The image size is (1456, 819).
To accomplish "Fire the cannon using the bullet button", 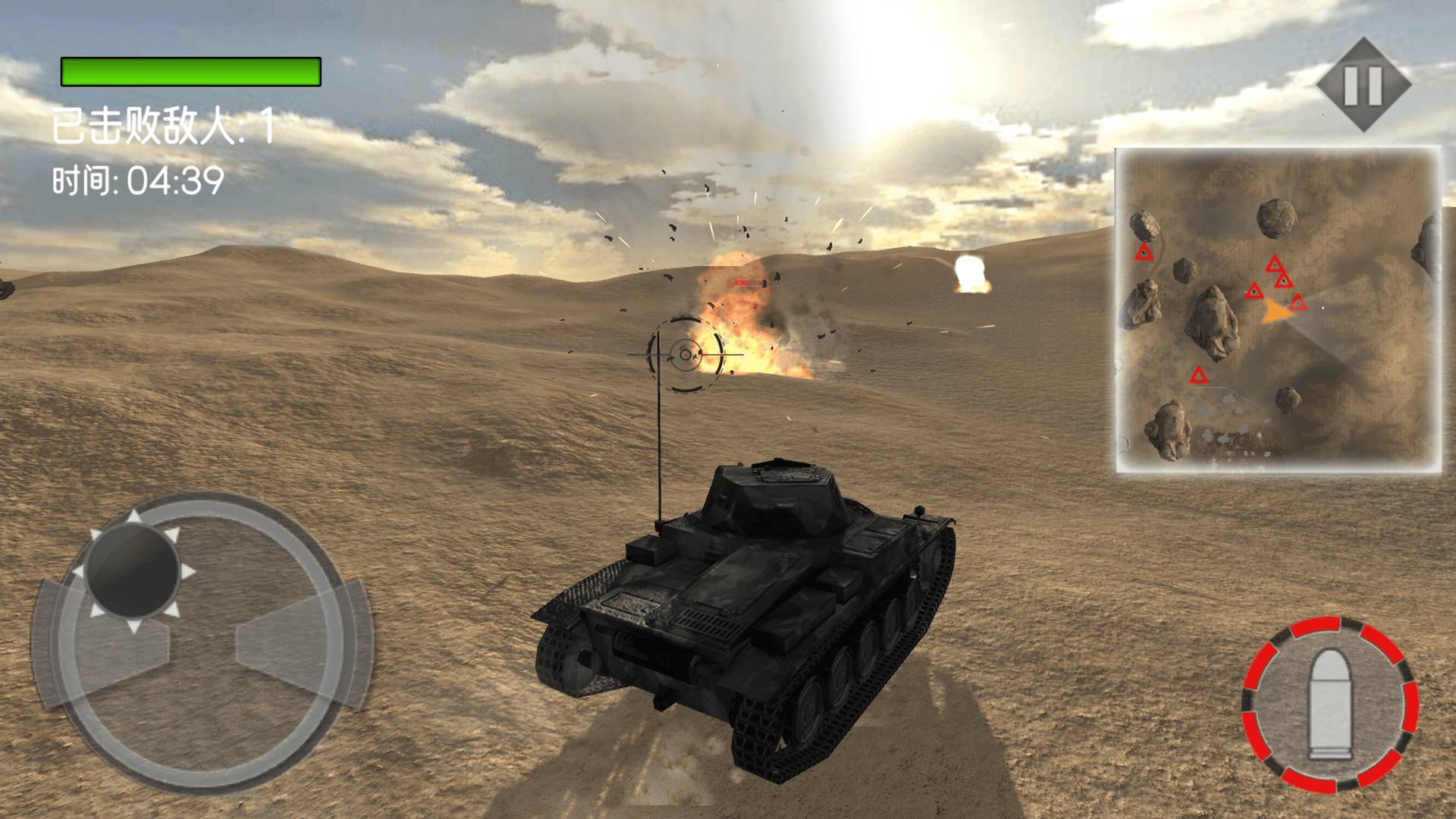I will (1330, 705).
